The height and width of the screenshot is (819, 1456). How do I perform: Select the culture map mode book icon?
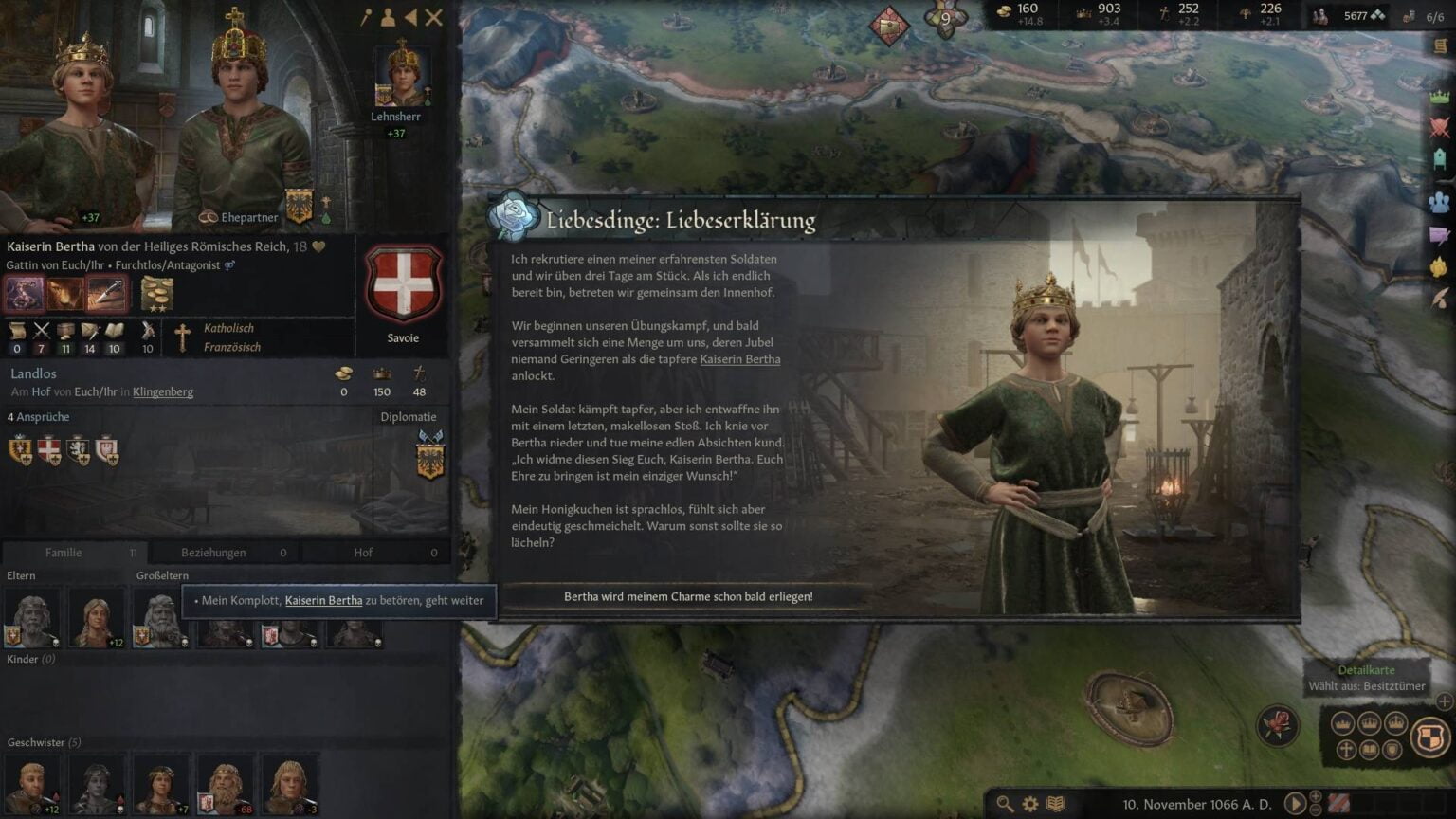pyautogui.click(x=1370, y=749)
